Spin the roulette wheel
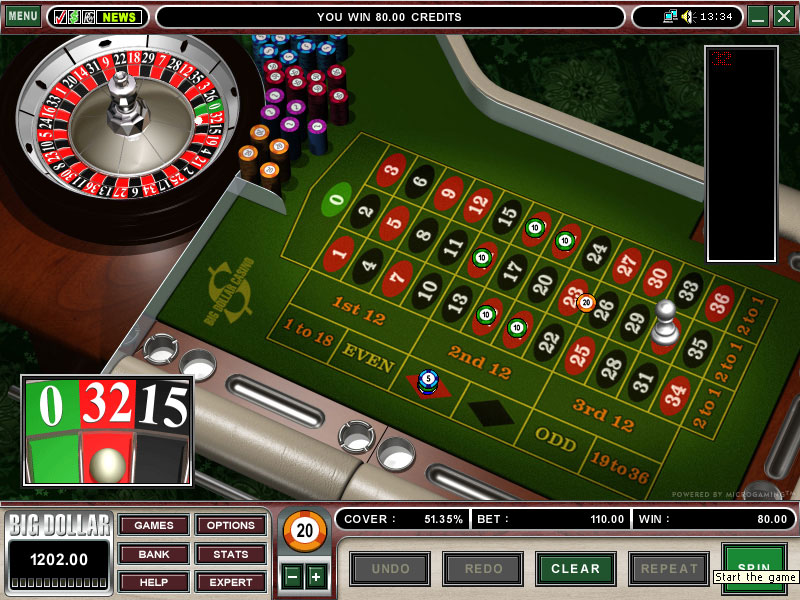The height and width of the screenshot is (600, 800). pos(754,561)
